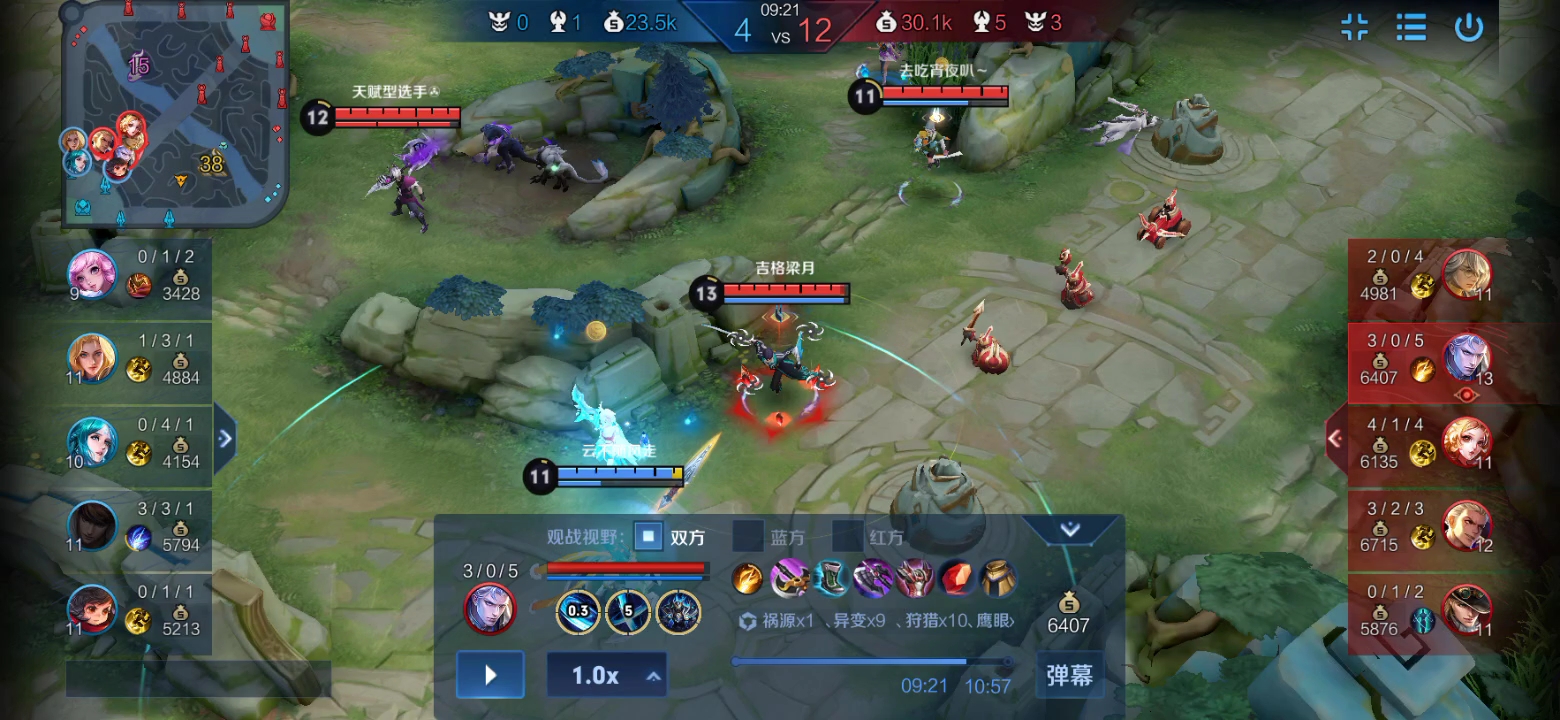The image size is (1560, 720).
Task: Collapse the red team panel arrow
Action: [x=1334, y=438]
